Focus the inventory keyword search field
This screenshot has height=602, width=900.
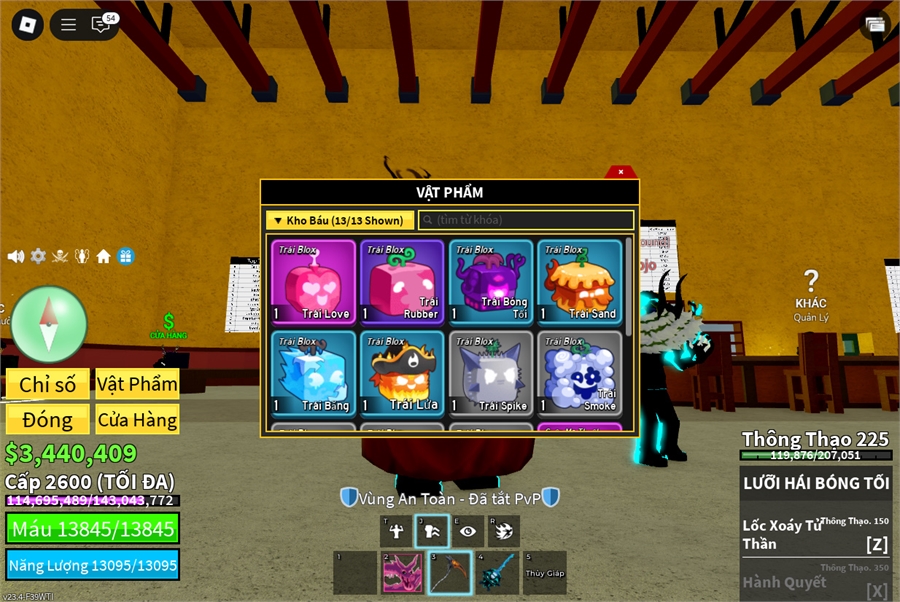pyautogui.click(x=526, y=220)
